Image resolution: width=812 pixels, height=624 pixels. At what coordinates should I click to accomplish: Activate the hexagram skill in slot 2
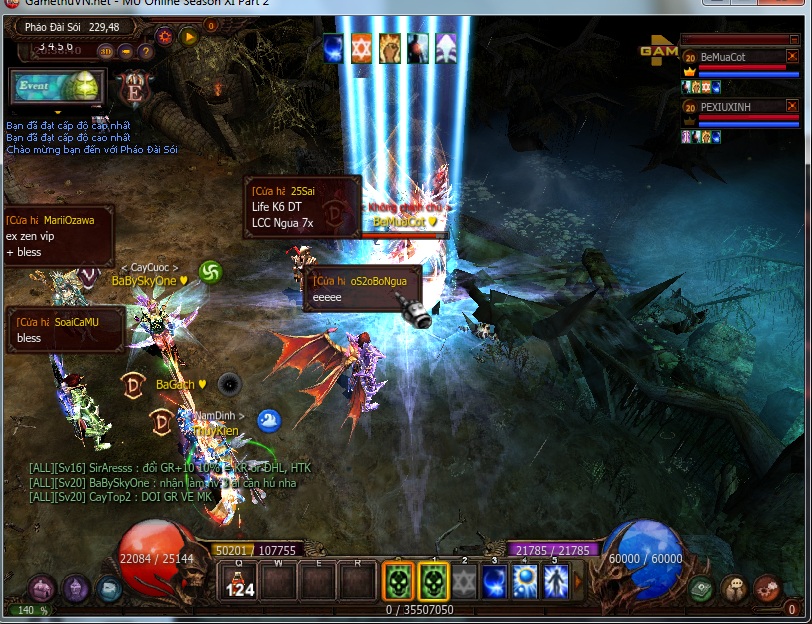(x=464, y=582)
